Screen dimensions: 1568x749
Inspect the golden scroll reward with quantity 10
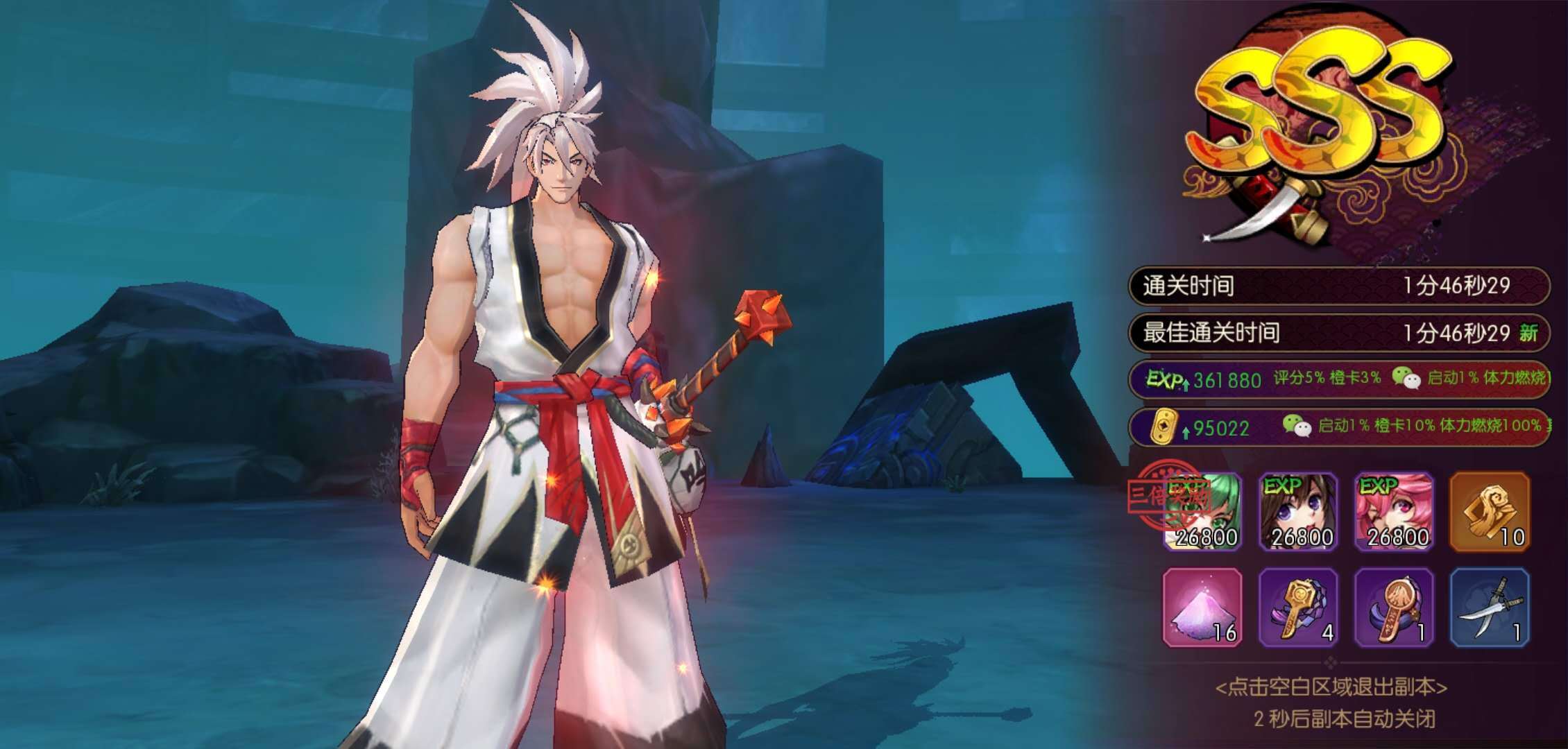click(x=1490, y=512)
